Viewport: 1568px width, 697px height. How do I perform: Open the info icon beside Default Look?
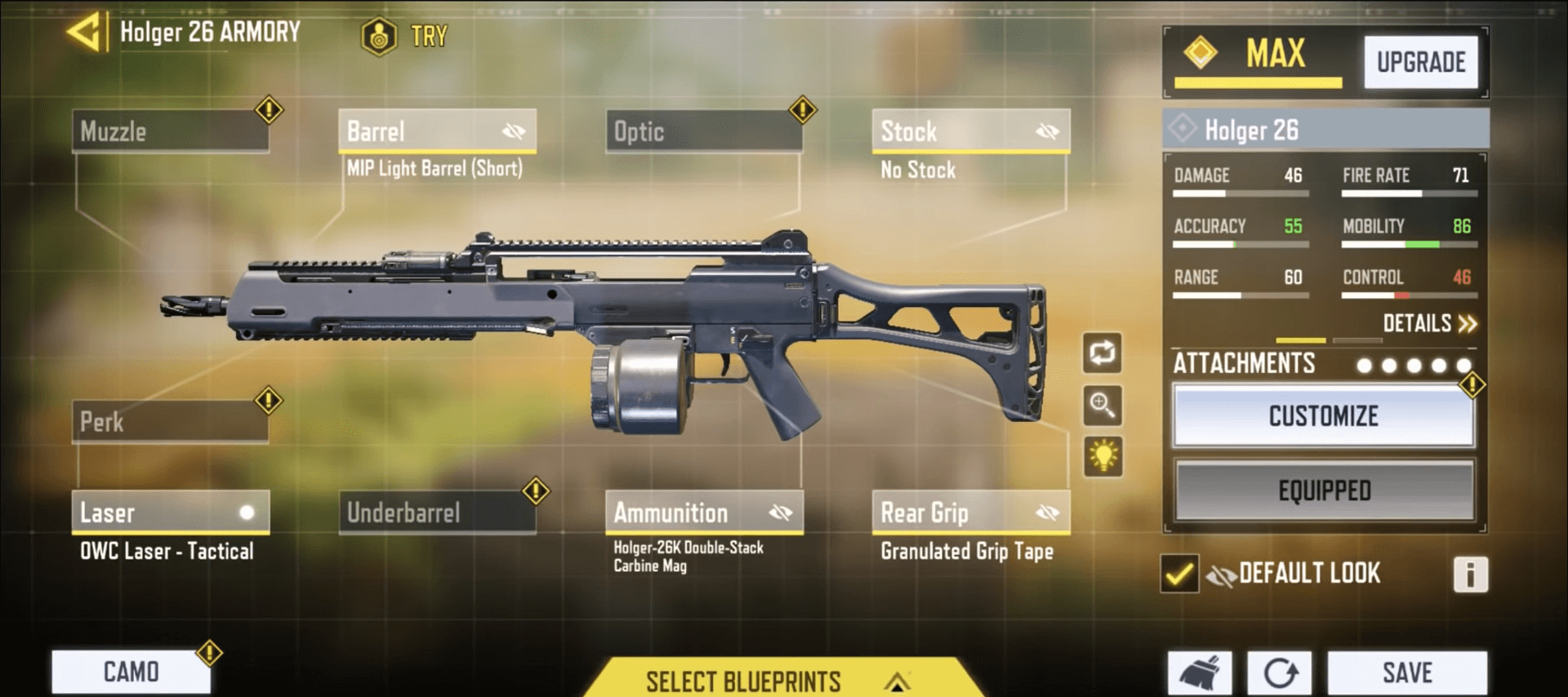click(x=1470, y=574)
